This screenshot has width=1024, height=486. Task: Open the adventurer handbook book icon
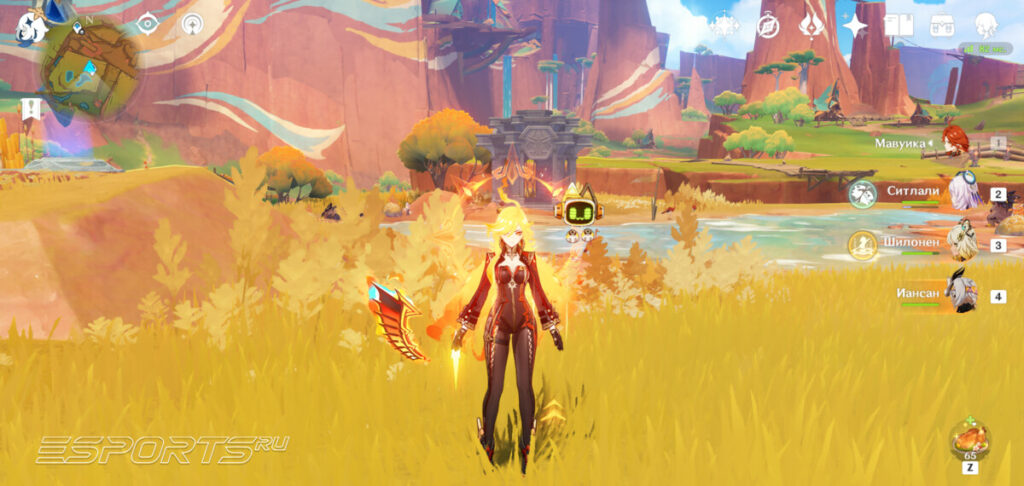(x=899, y=26)
